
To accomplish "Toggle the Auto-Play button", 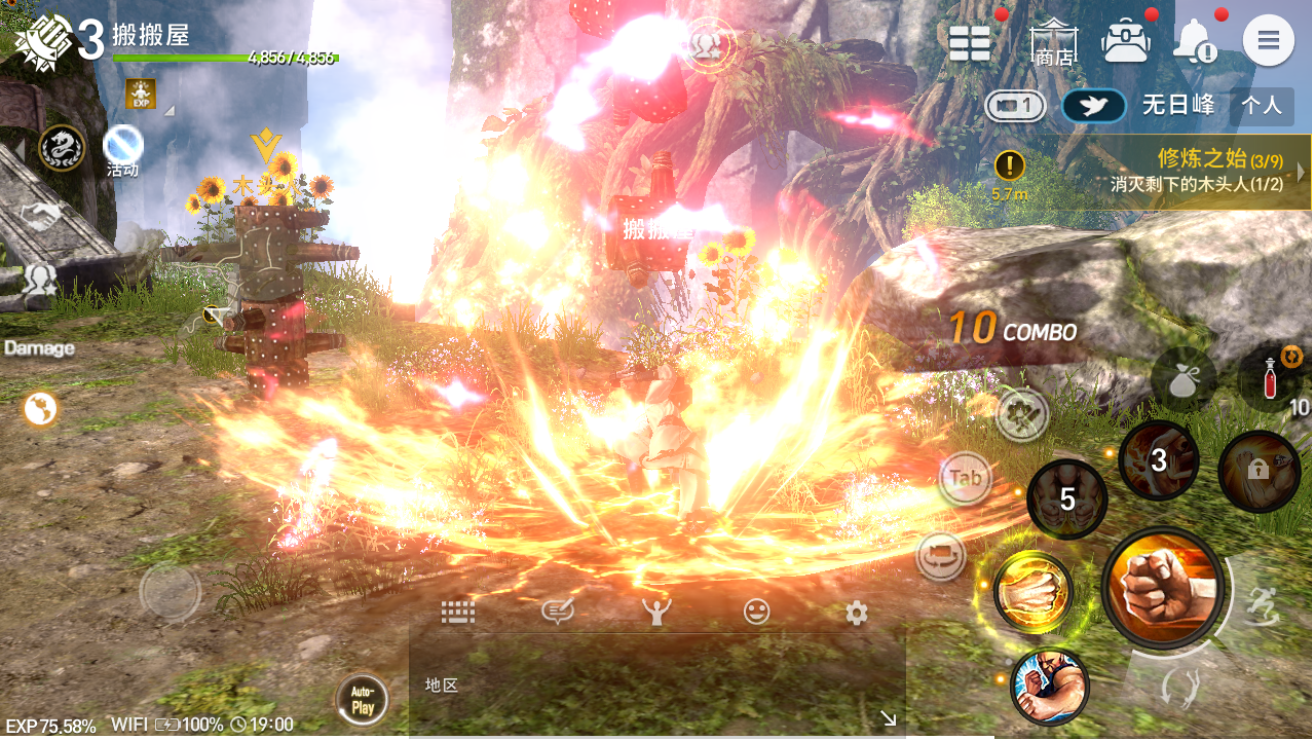I will pos(362,699).
